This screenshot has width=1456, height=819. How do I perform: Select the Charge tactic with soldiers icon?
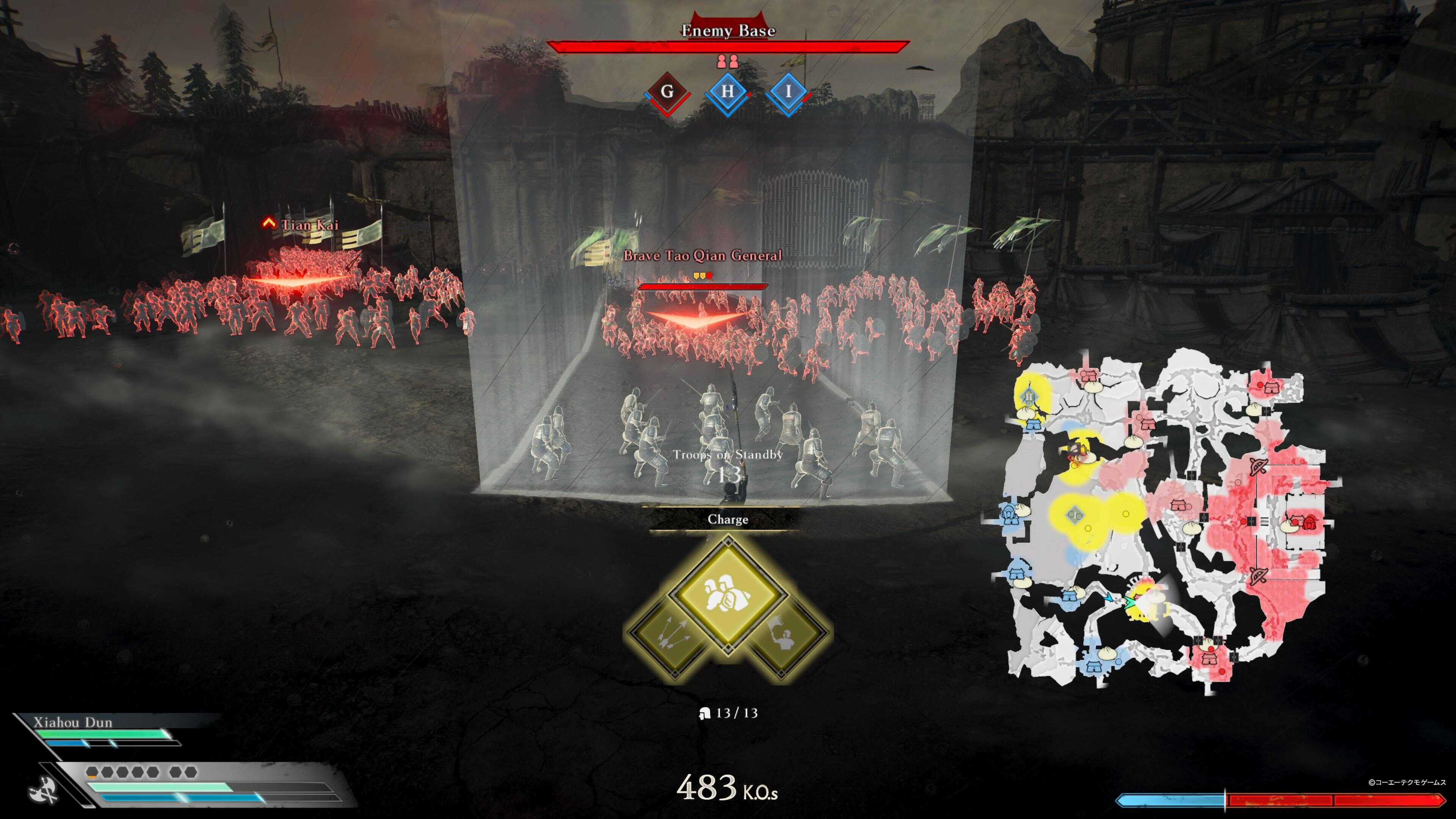tap(728, 595)
